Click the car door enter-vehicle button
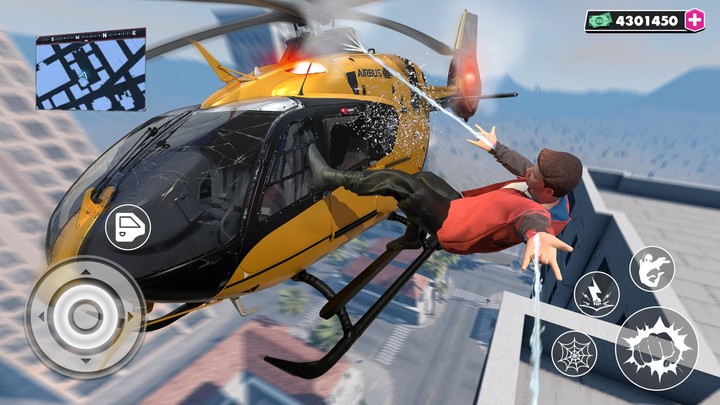720x405 pixels. click(x=127, y=227)
